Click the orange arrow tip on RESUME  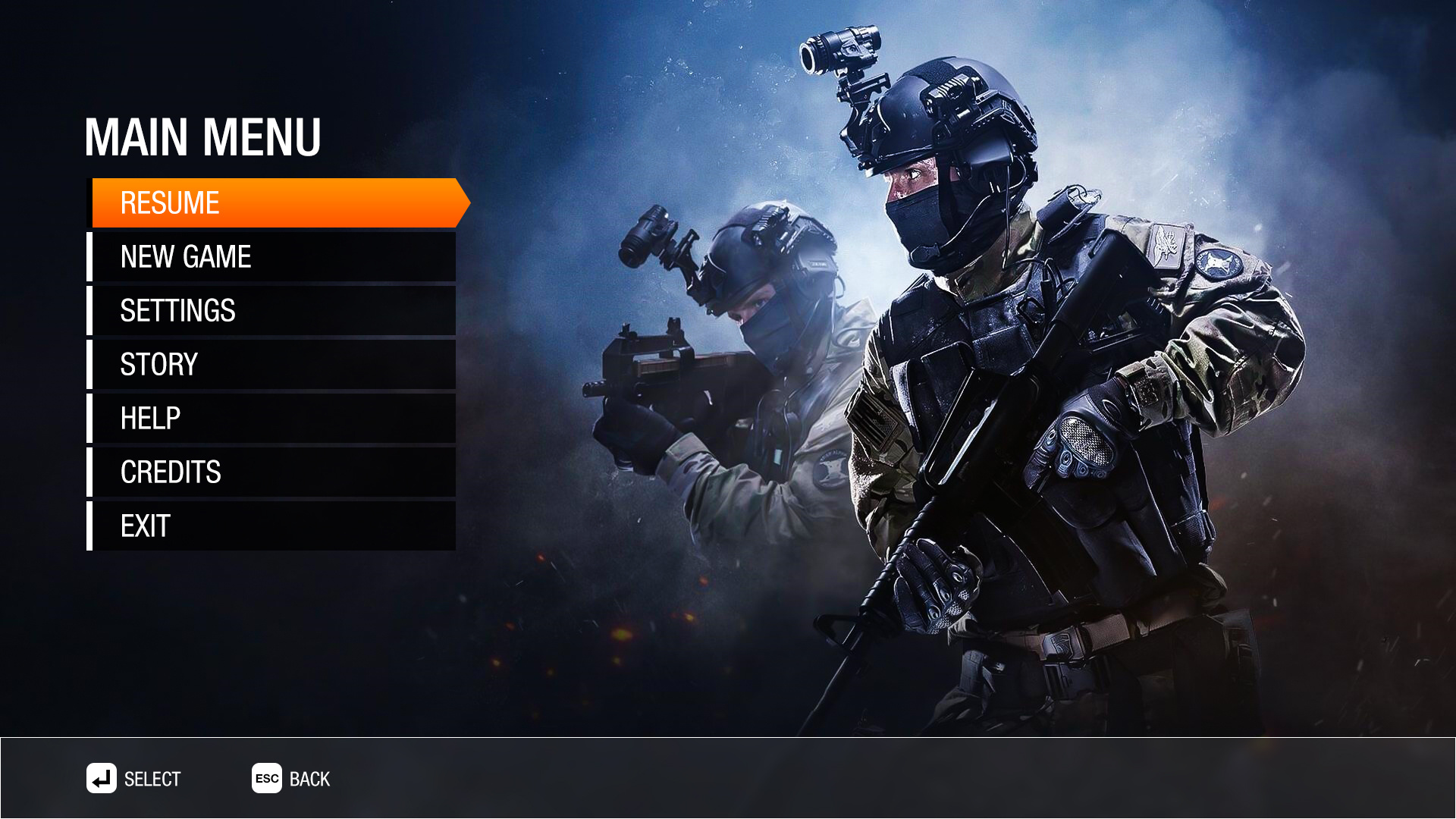pyautogui.click(x=464, y=202)
